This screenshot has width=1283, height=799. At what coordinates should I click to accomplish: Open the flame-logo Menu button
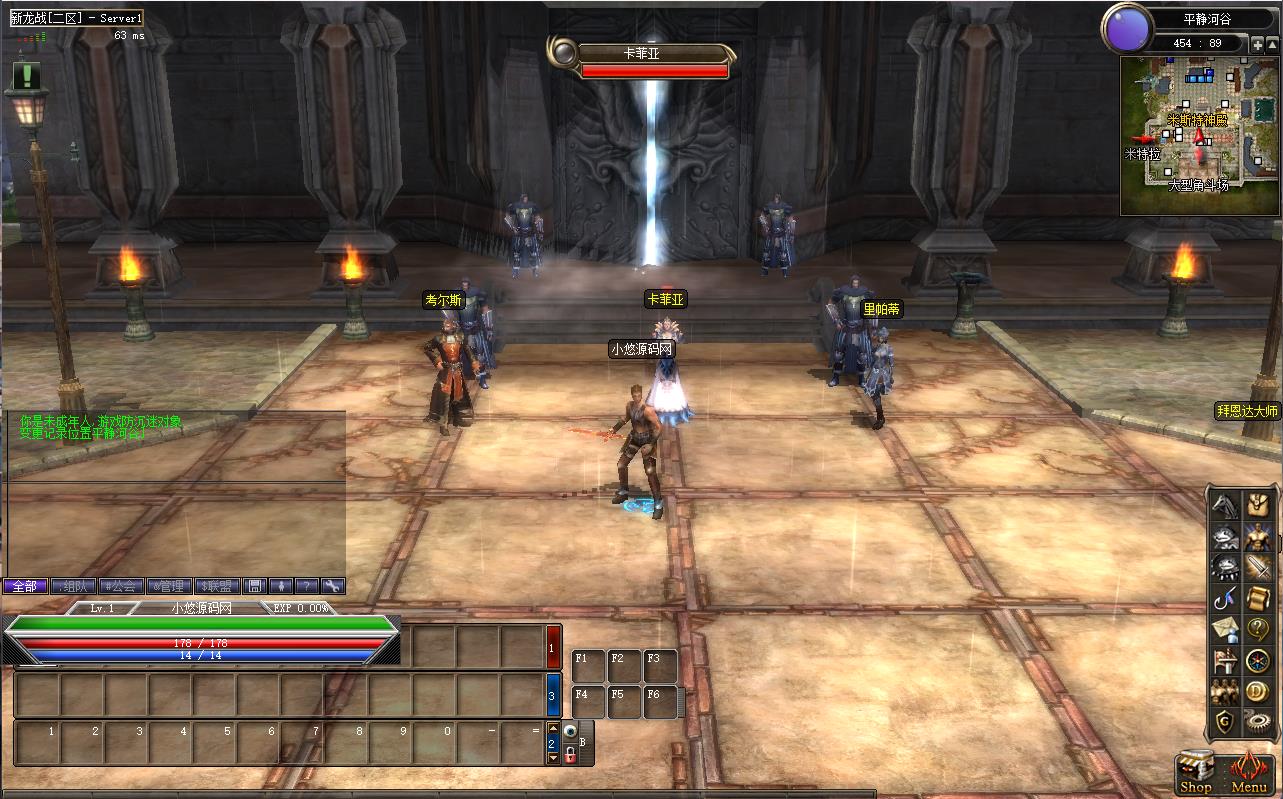tap(1249, 772)
